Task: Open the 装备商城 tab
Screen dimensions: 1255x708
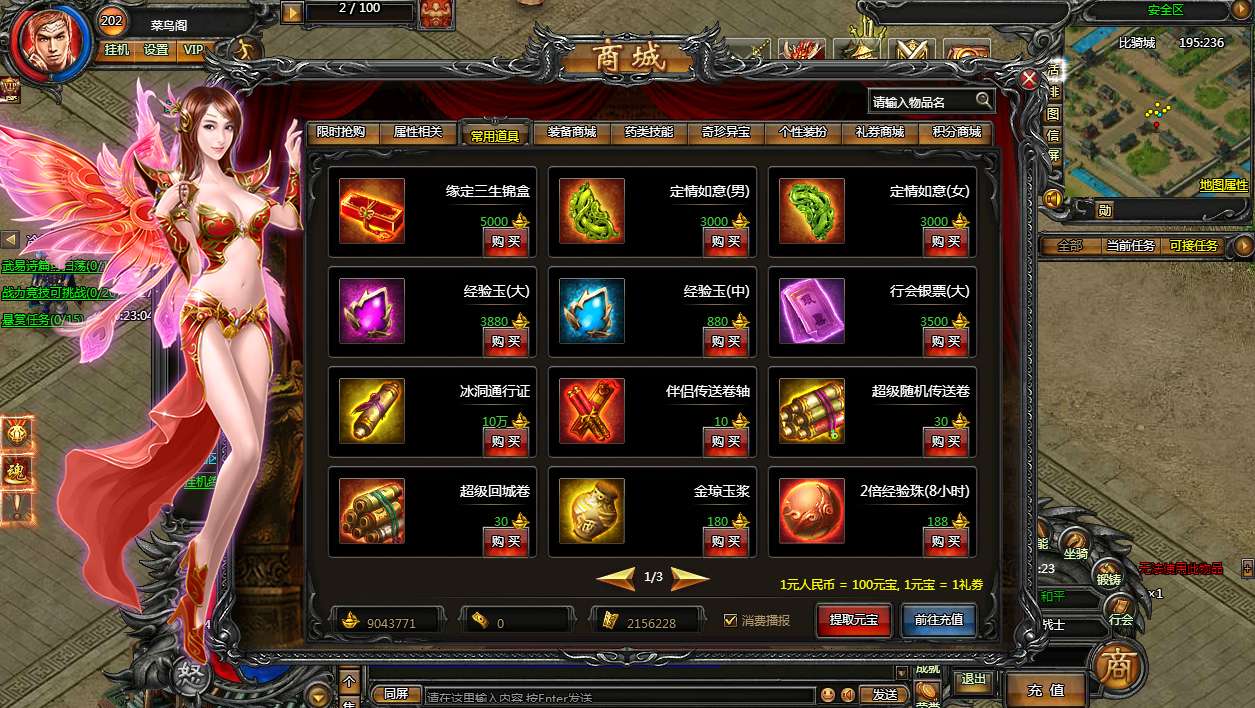Action: pos(572,132)
